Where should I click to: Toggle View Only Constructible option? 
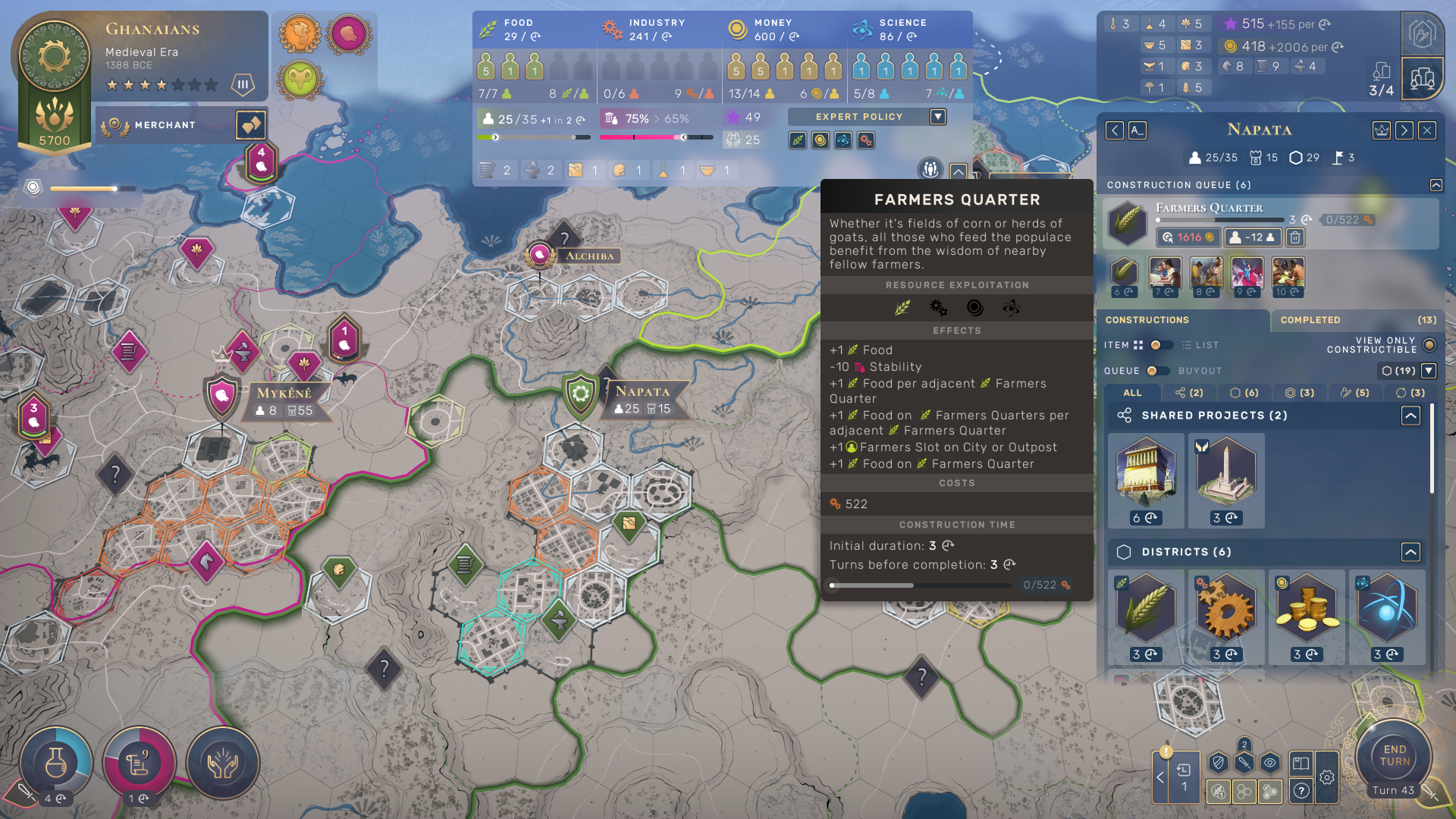pyautogui.click(x=1429, y=345)
